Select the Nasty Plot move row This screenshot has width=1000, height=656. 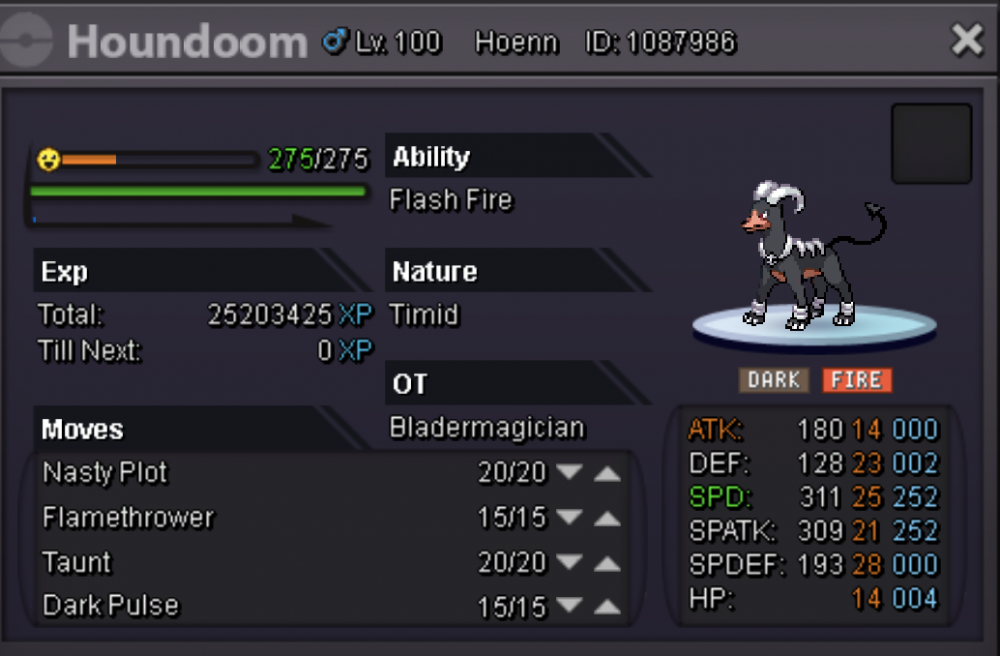pyautogui.click(x=106, y=473)
